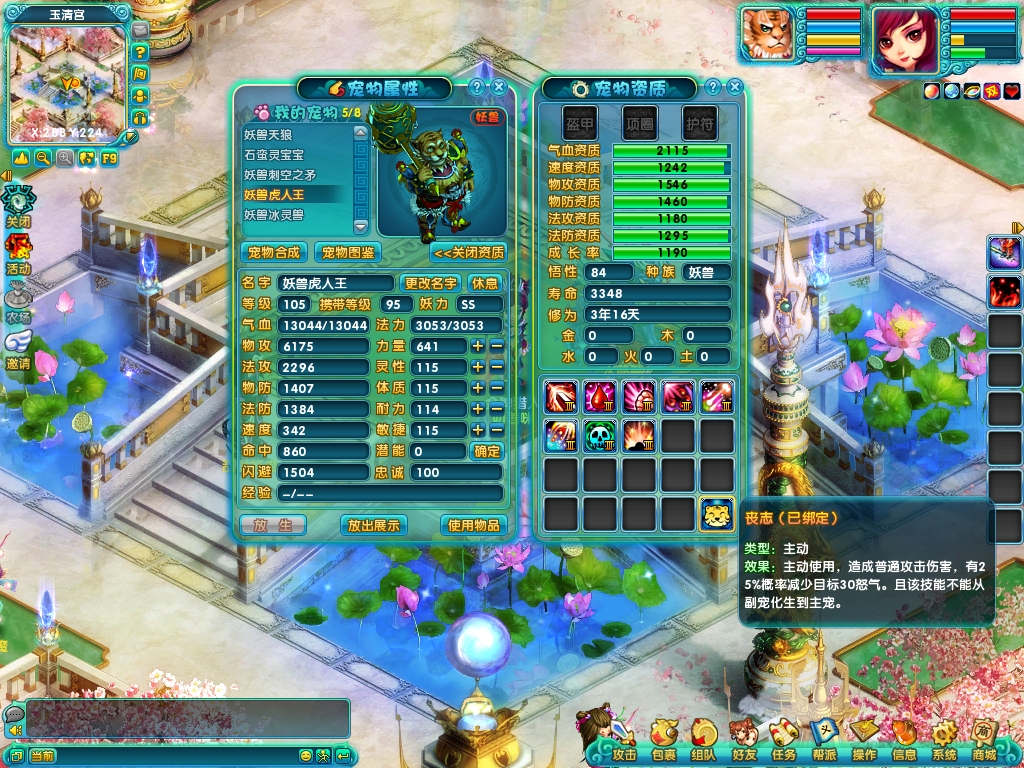Open the 宠物合成 pet fusion button

[274, 252]
